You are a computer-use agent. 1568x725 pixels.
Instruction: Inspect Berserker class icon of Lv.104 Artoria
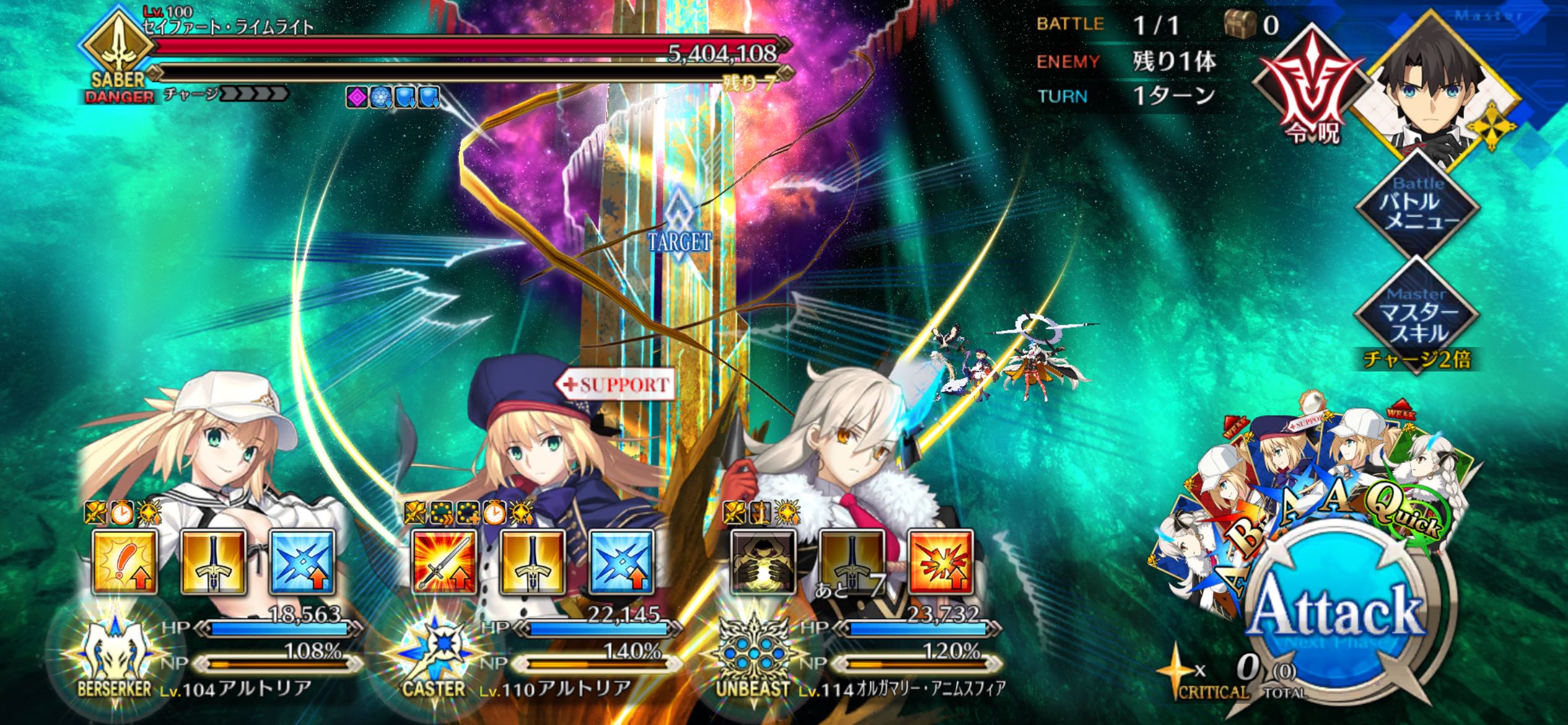[x=115, y=657]
